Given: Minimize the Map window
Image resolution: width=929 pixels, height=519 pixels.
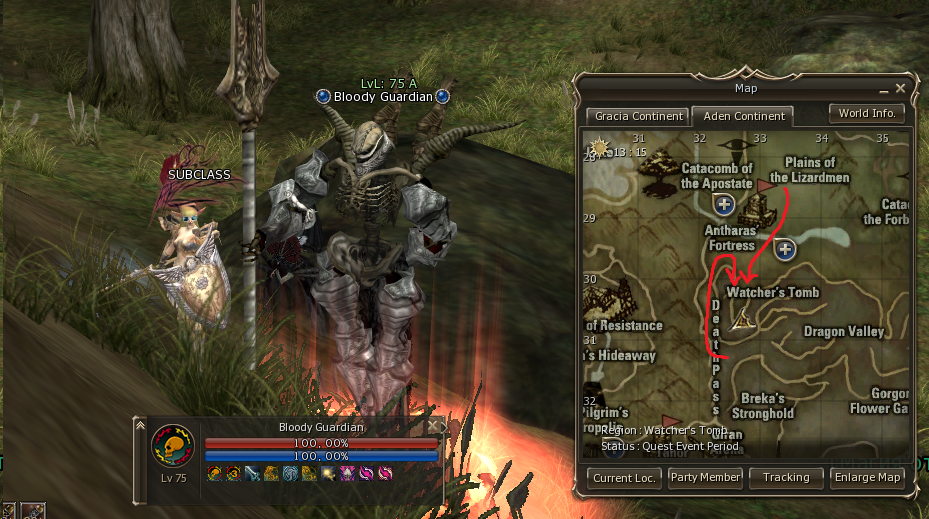Looking at the screenshot, I should pyautogui.click(x=884, y=89).
